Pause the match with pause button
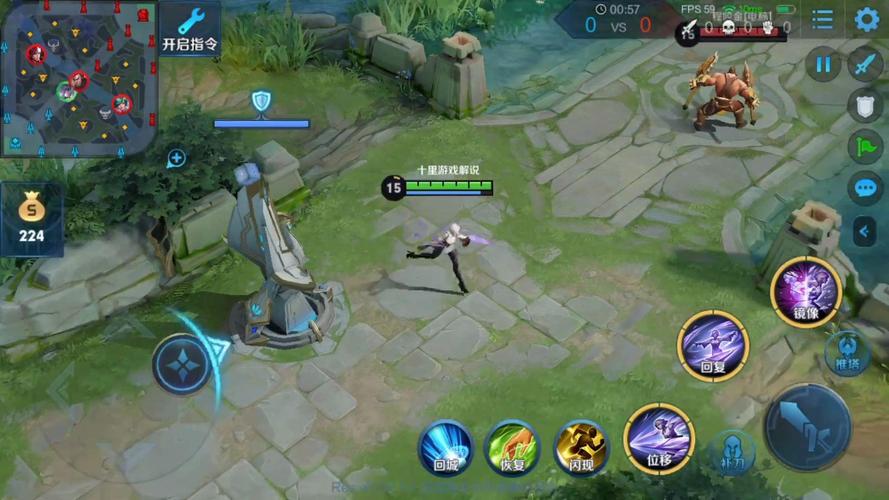Viewport: 889px width, 500px height. [x=823, y=65]
